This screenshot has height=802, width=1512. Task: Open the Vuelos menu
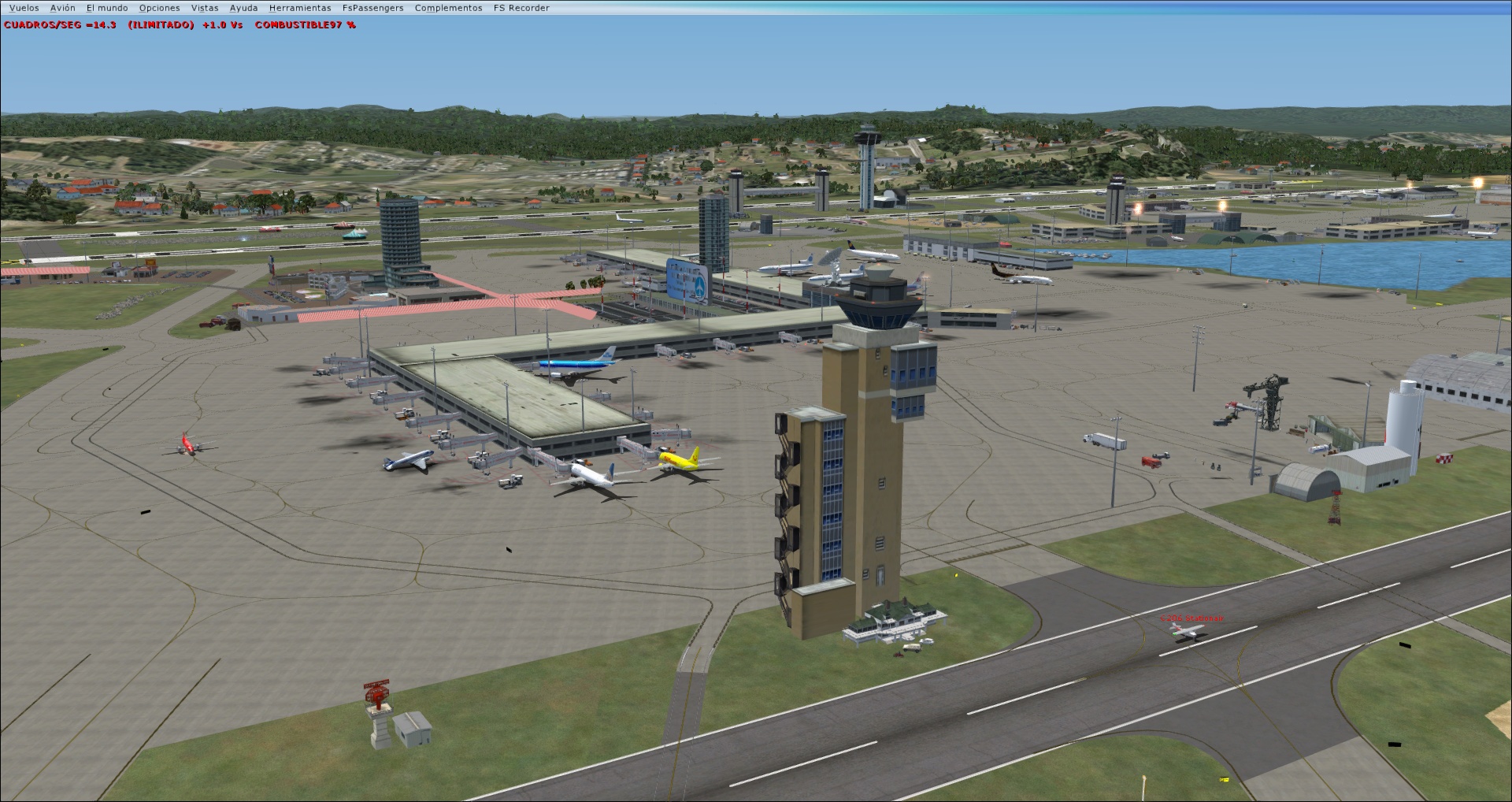pyautogui.click(x=22, y=7)
